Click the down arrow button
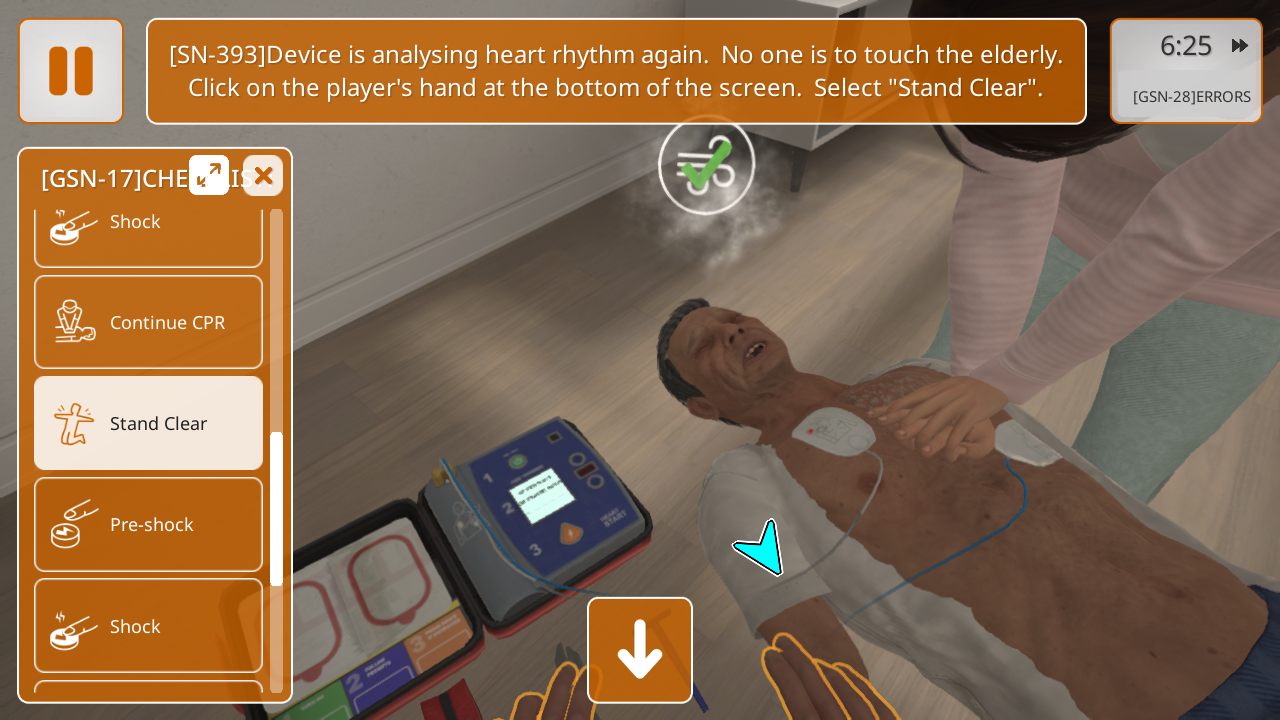This screenshot has height=720, width=1280. click(x=640, y=650)
